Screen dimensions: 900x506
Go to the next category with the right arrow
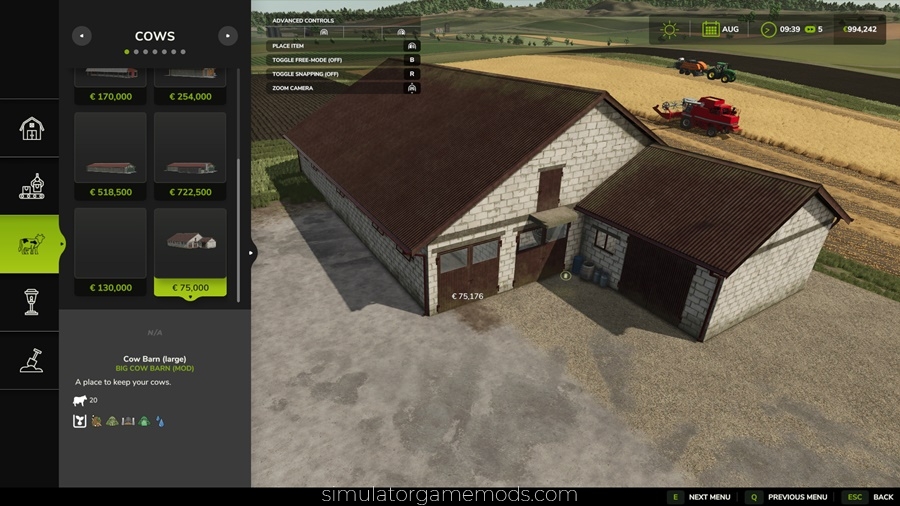228,36
